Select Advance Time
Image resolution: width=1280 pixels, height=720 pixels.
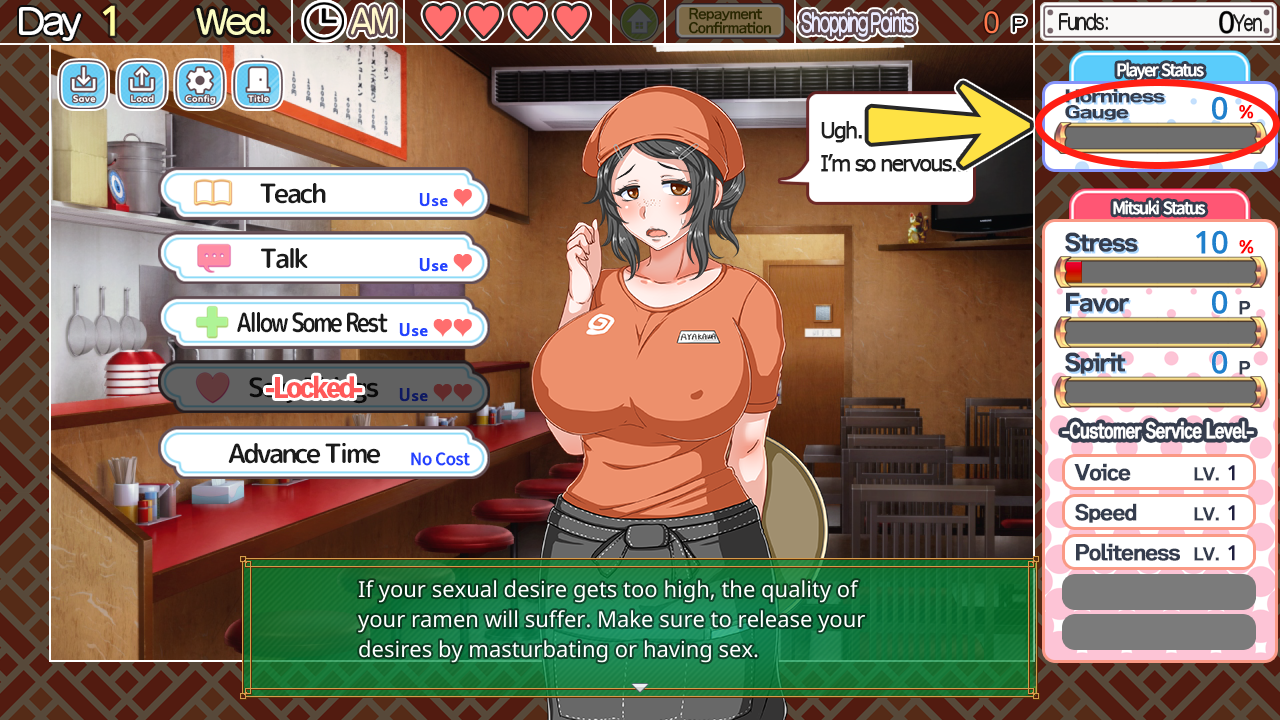(x=323, y=454)
